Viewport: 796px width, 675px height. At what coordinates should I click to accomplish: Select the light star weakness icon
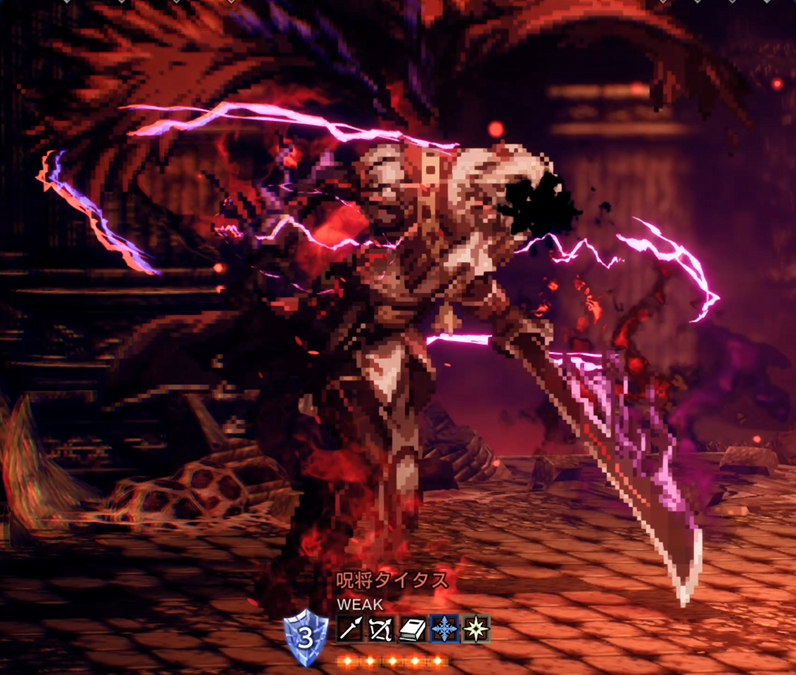[x=475, y=629]
